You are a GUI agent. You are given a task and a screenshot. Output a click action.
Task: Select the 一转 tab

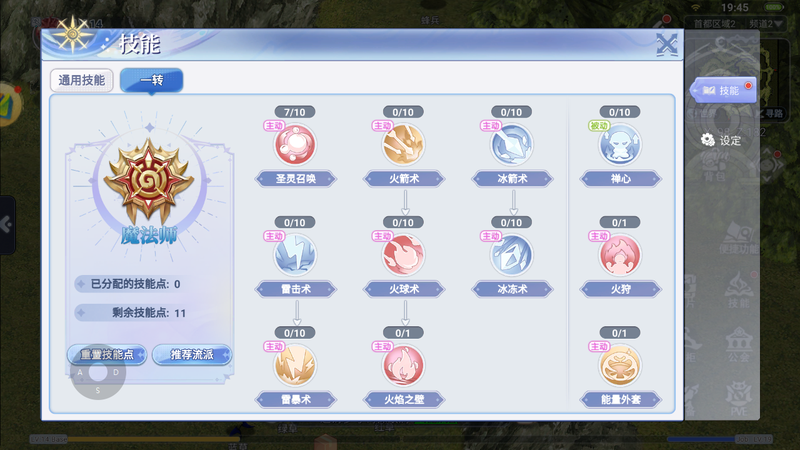[x=151, y=81]
